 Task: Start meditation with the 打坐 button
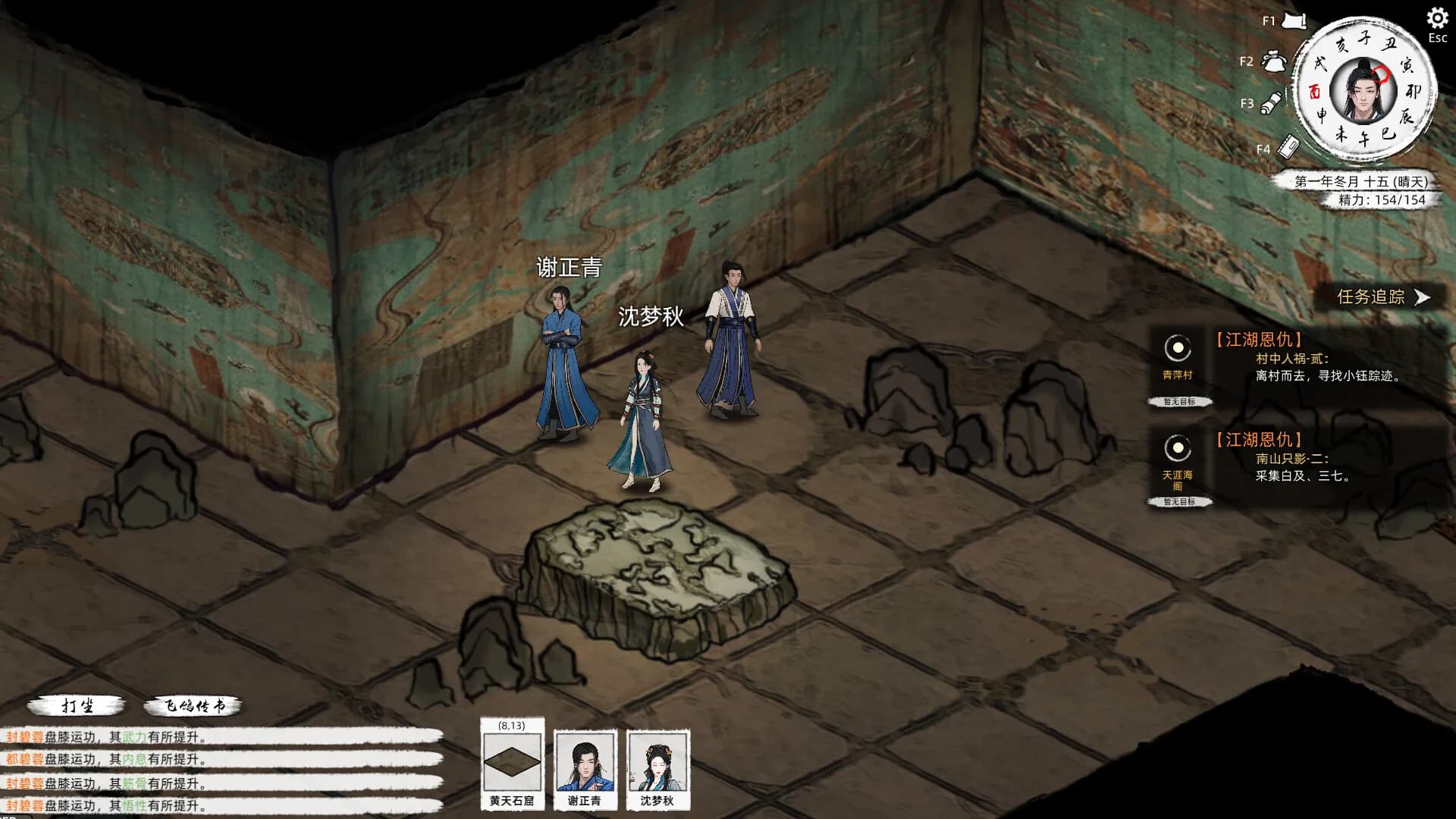[x=77, y=706]
